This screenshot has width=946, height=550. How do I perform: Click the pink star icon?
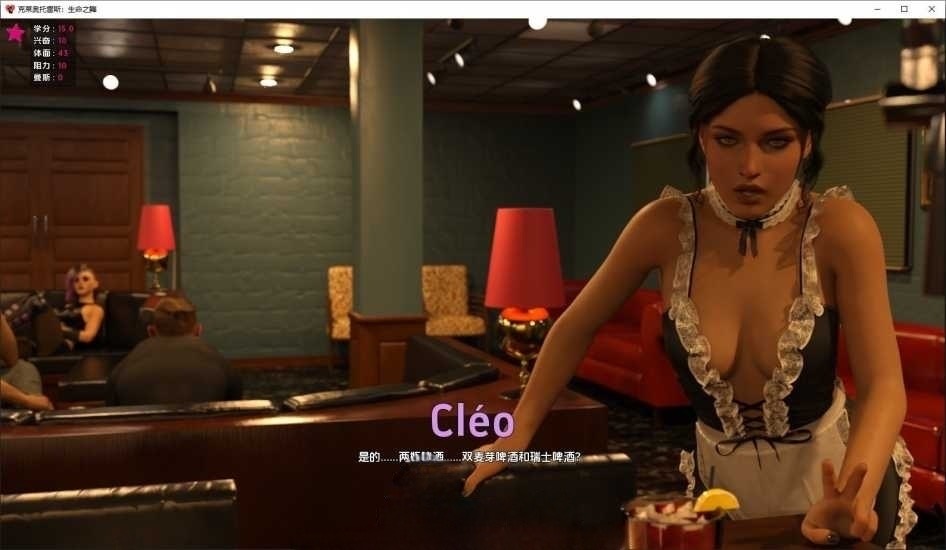(x=15, y=33)
